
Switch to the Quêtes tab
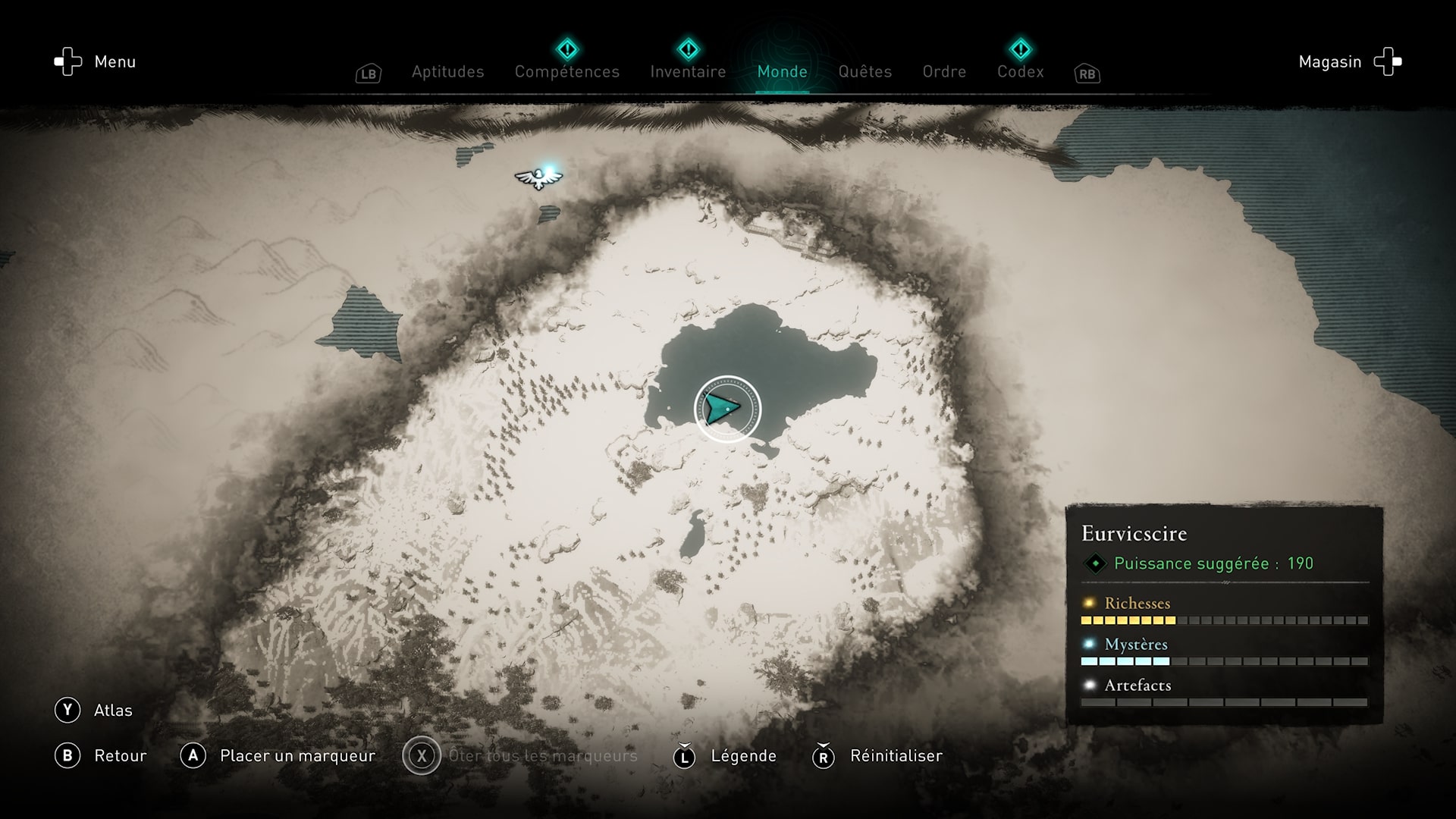tap(864, 72)
